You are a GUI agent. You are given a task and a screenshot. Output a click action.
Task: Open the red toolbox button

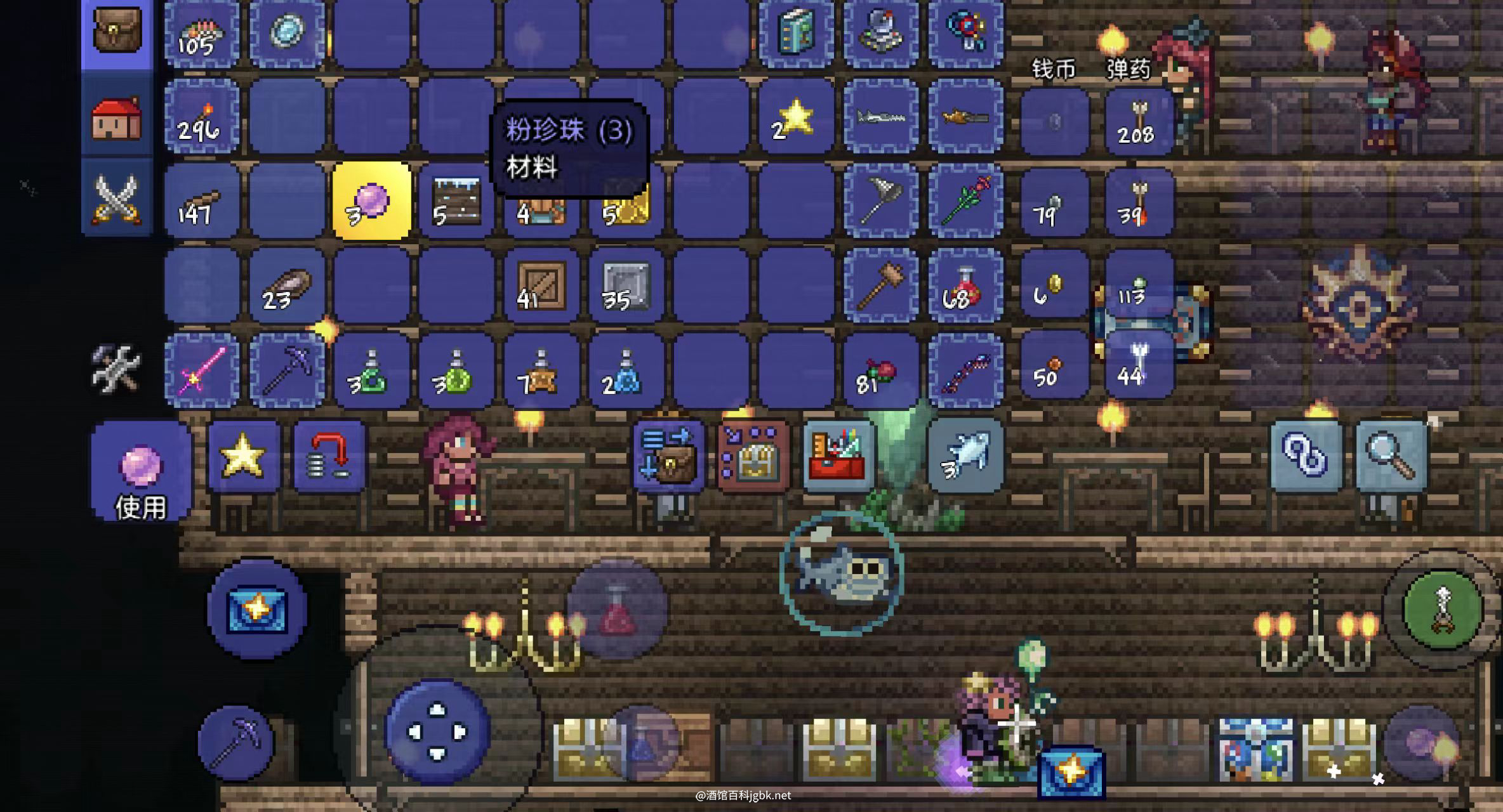click(838, 455)
